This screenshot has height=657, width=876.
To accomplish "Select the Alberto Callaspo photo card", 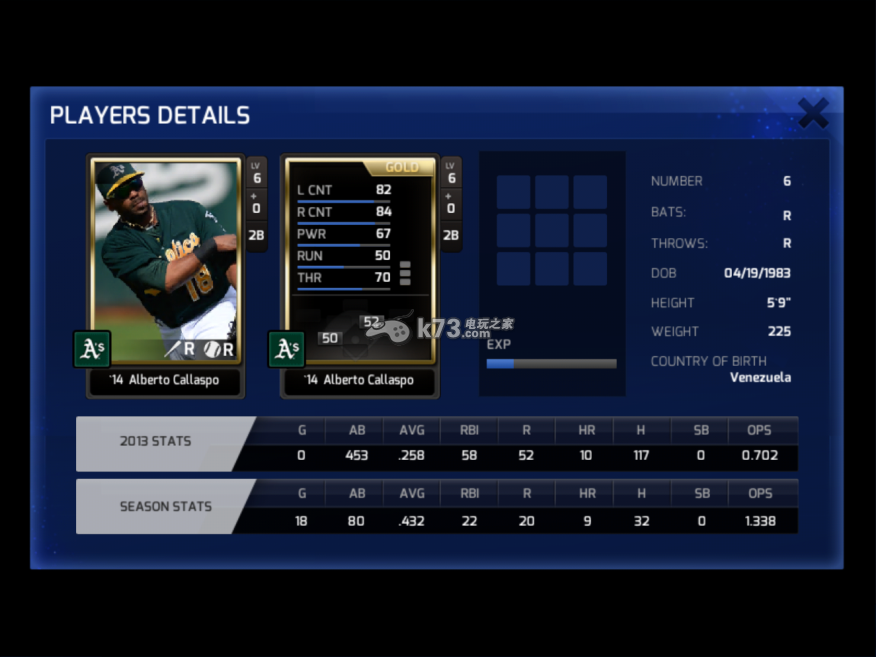I will click(166, 260).
